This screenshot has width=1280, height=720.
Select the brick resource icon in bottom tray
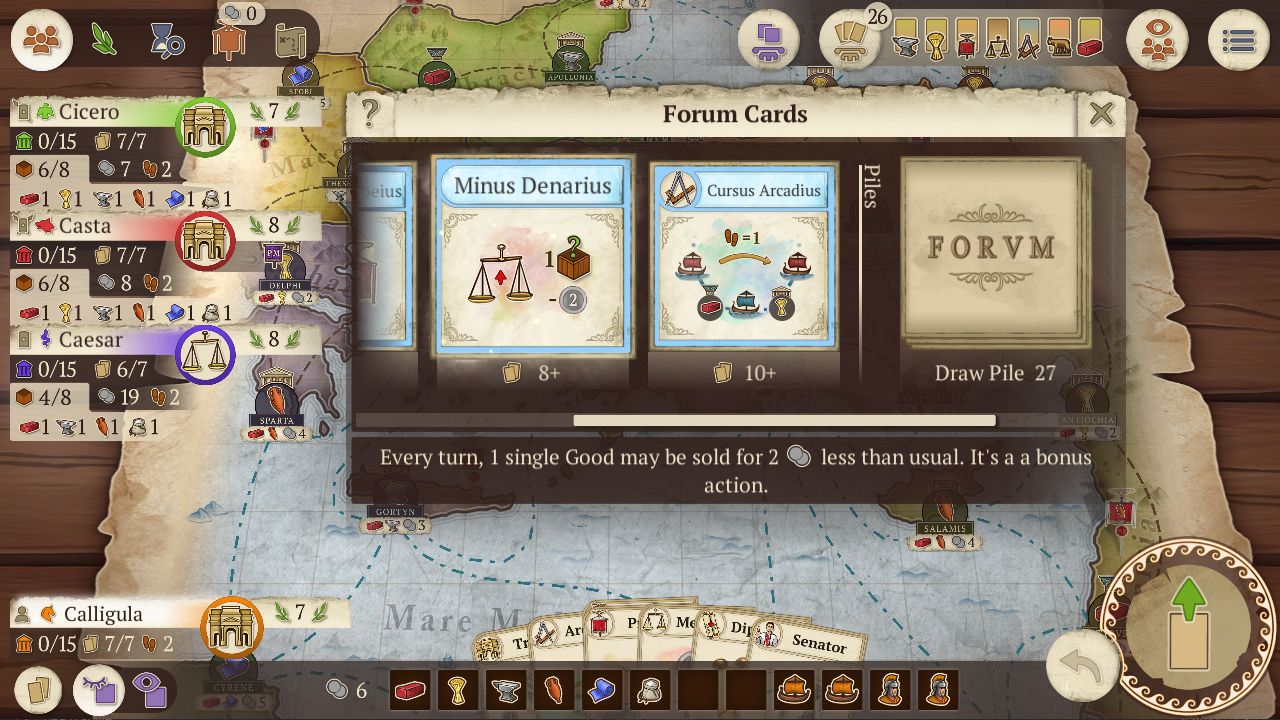click(x=409, y=690)
